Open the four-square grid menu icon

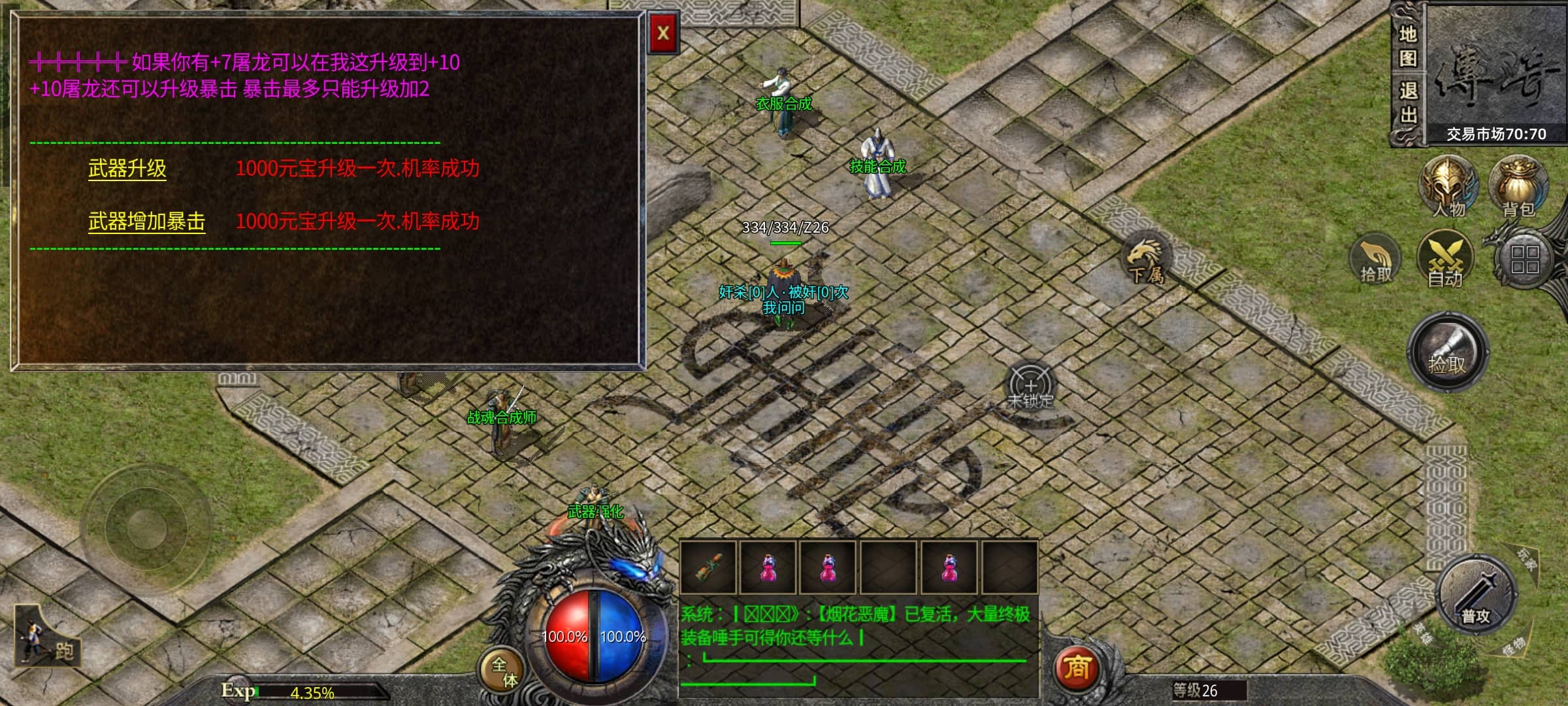(1524, 260)
